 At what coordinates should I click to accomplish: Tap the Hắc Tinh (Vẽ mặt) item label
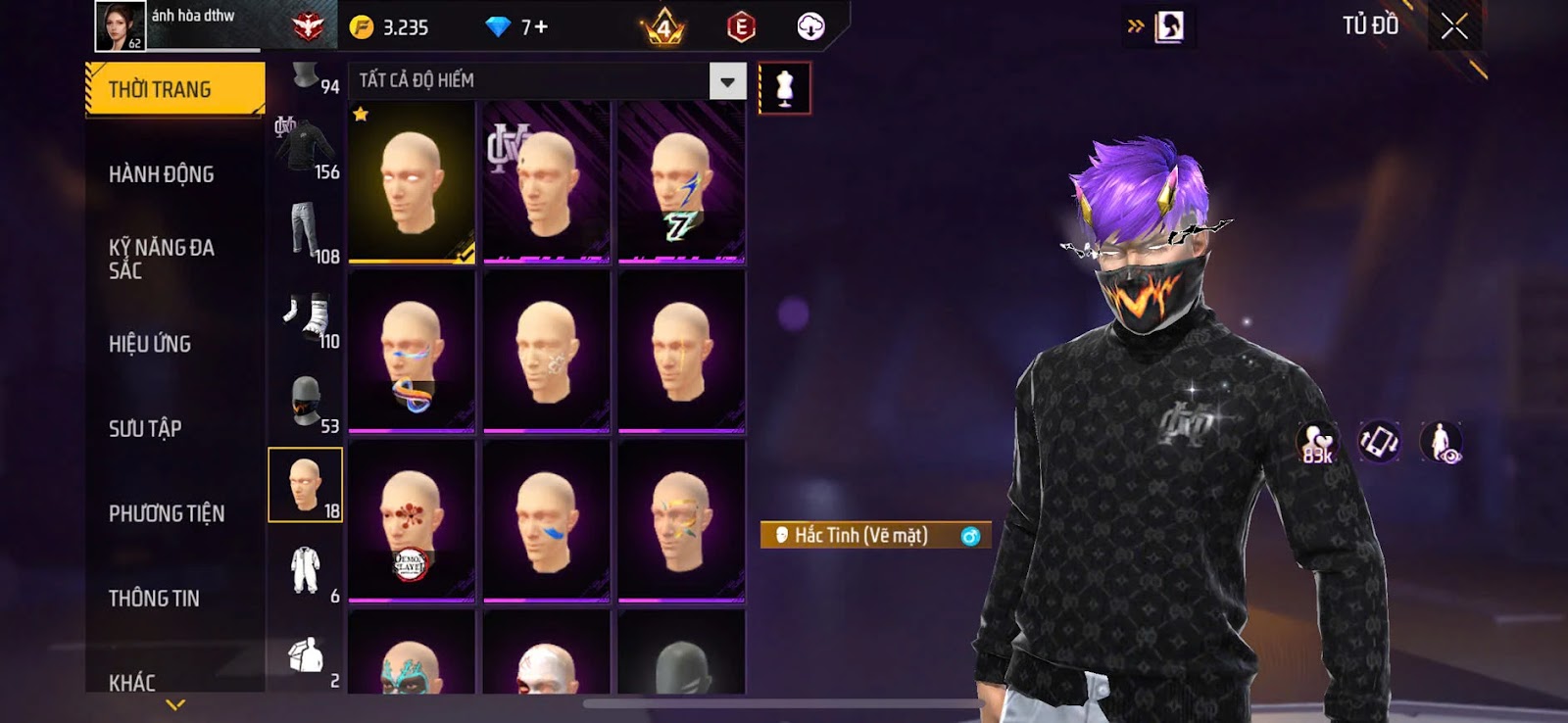coord(860,535)
